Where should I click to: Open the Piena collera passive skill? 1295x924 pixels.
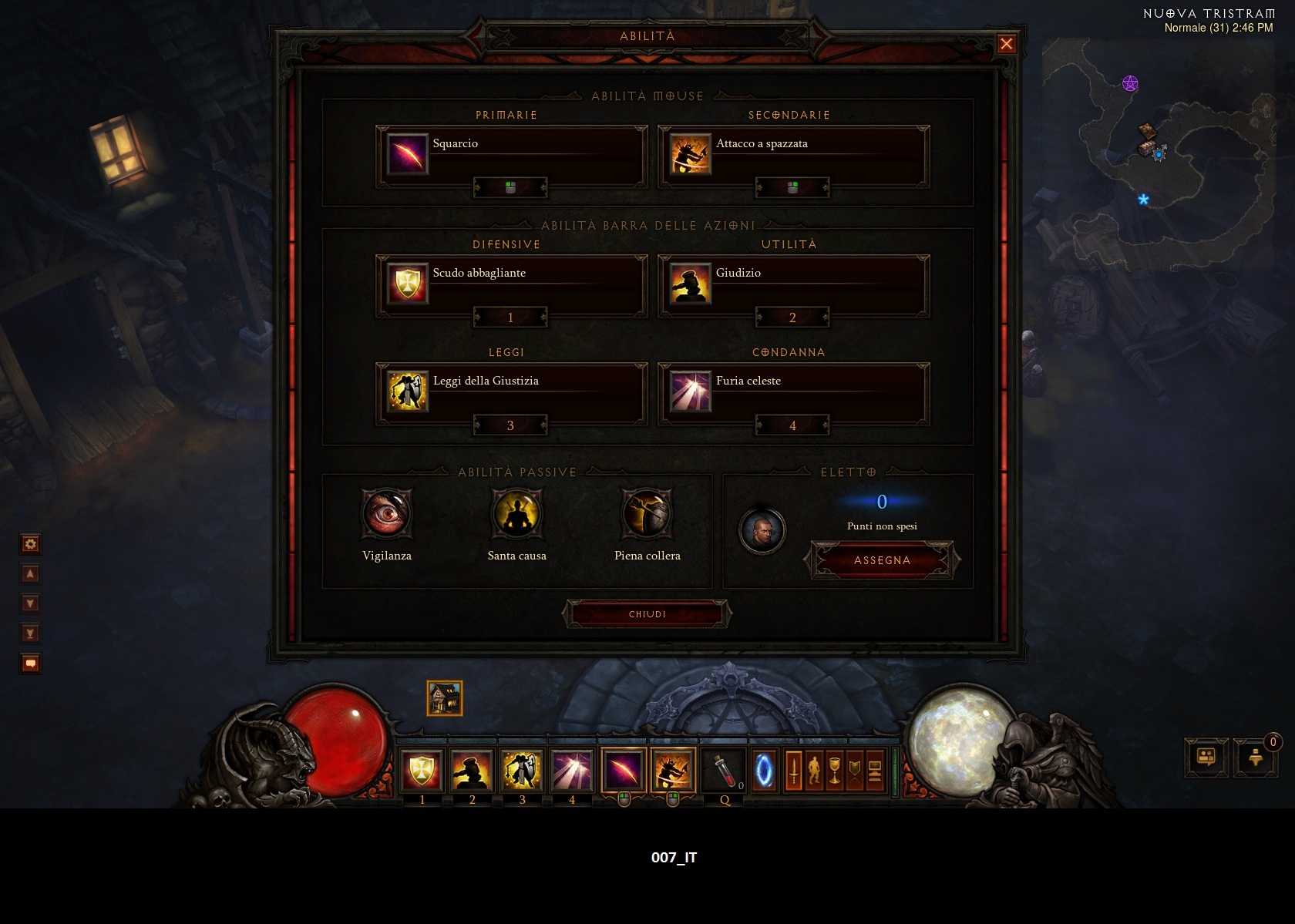(647, 514)
